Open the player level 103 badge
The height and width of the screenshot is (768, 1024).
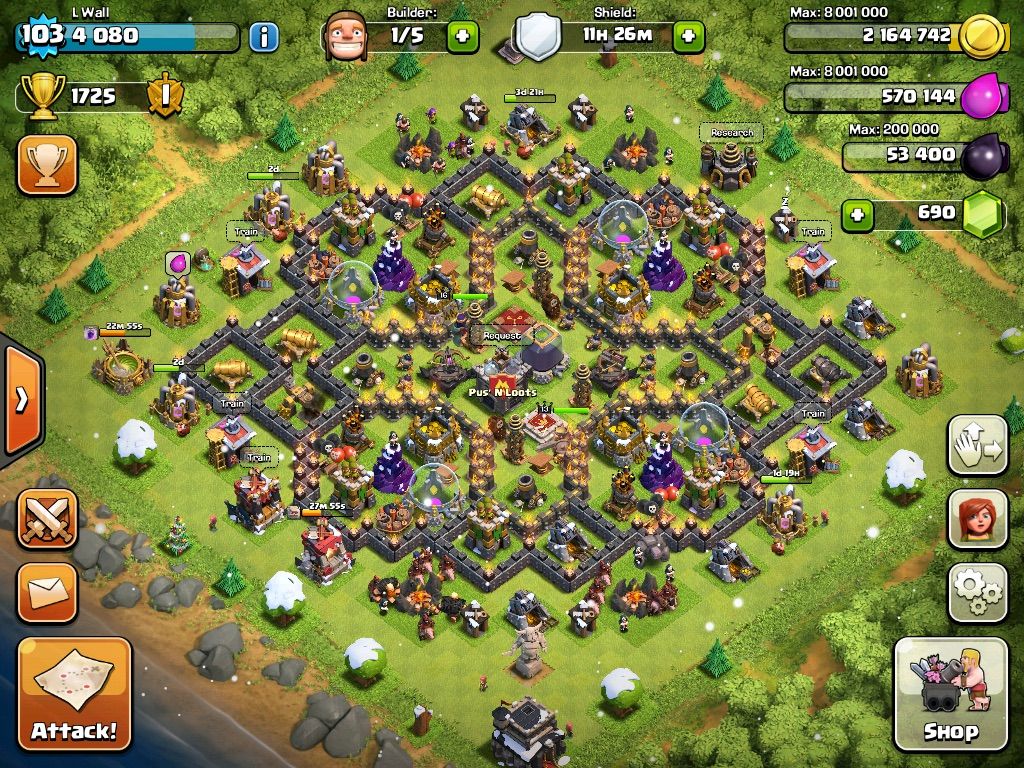(41, 36)
